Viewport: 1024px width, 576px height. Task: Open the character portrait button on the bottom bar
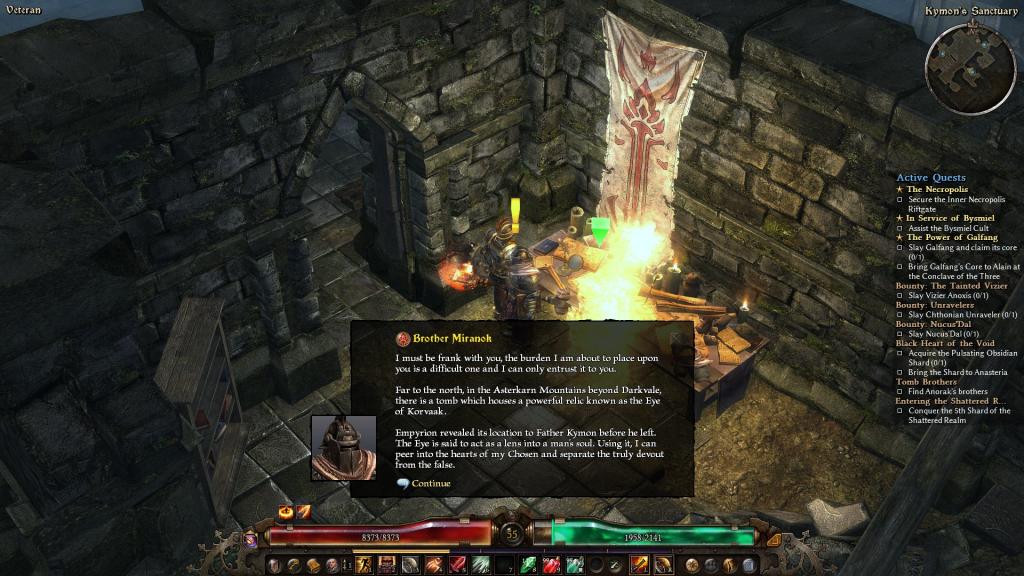coord(332,565)
